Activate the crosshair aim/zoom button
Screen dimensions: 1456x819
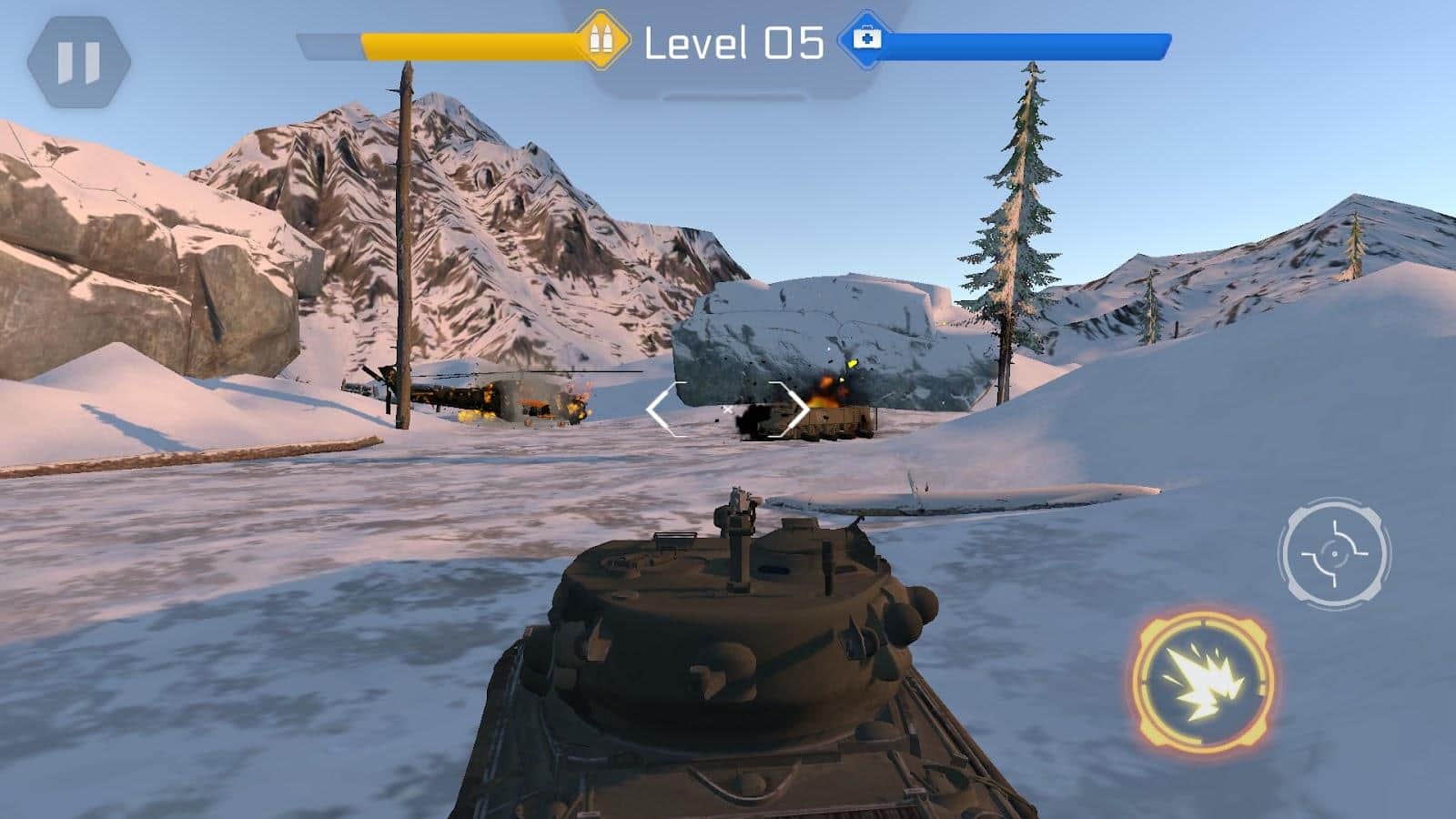(1334, 552)
